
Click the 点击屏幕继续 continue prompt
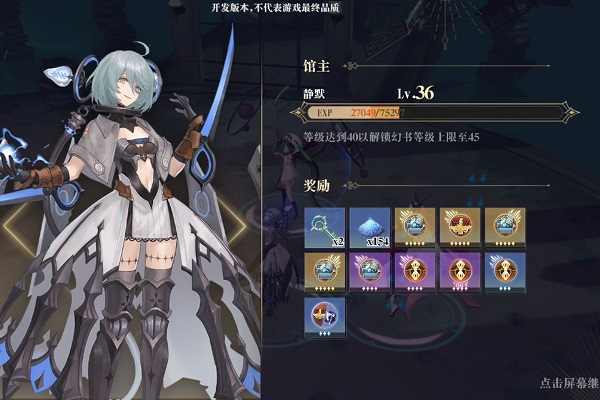[568, 383]
